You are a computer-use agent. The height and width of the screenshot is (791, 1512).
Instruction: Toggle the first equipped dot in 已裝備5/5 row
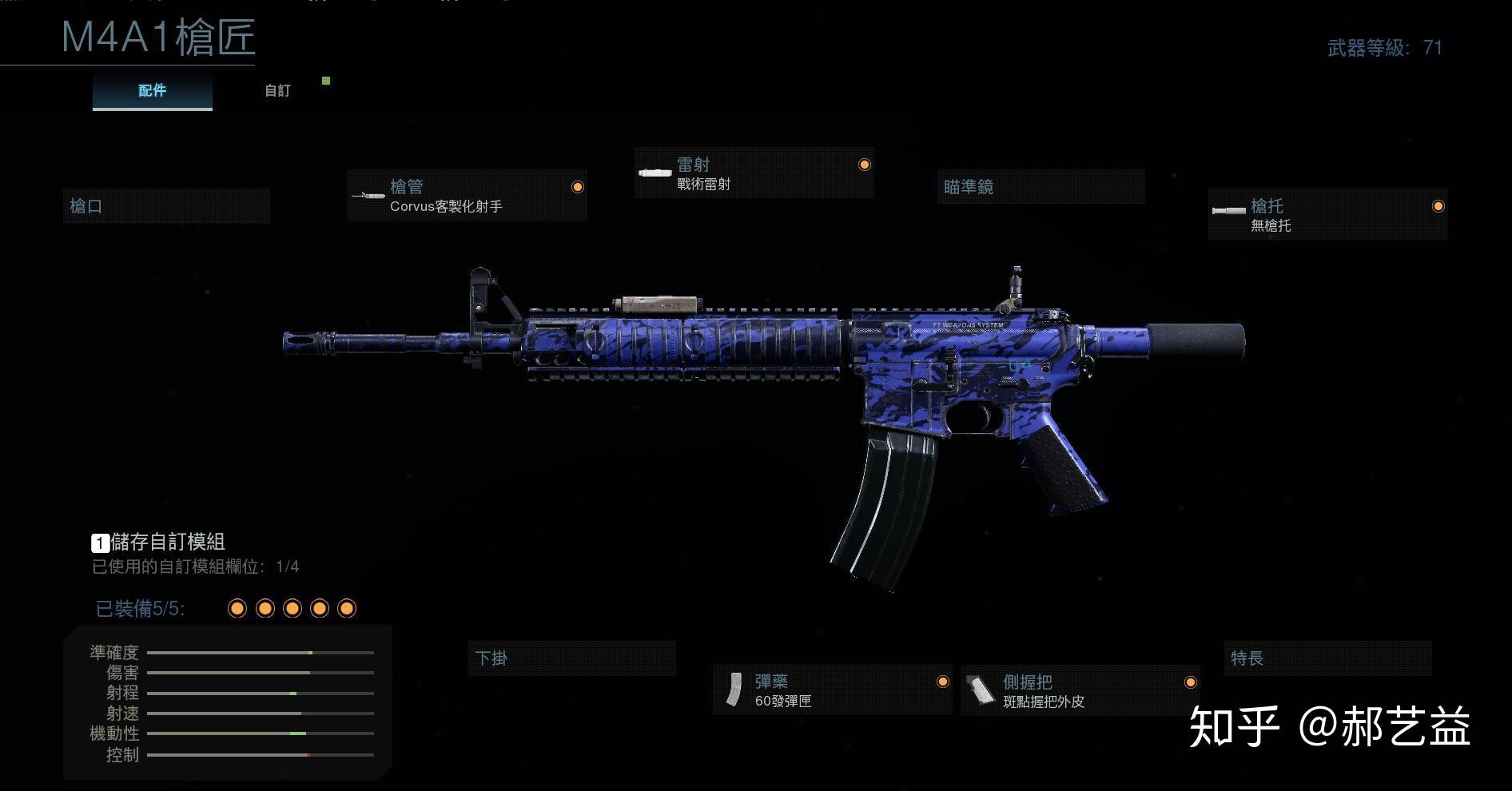(237, 609)
